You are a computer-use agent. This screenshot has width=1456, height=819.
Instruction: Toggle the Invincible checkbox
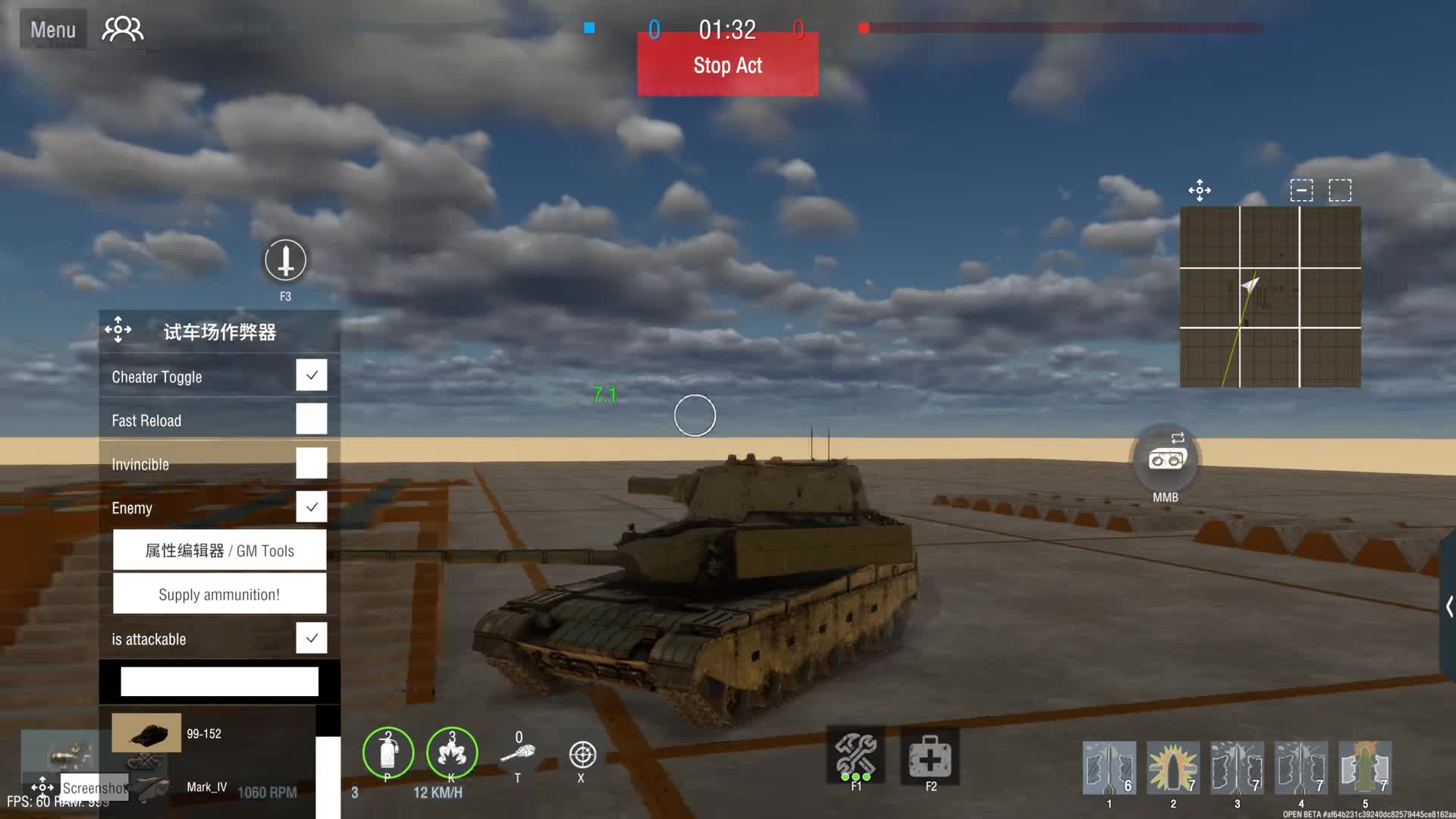pyautogui.click(x=311, y=463)
